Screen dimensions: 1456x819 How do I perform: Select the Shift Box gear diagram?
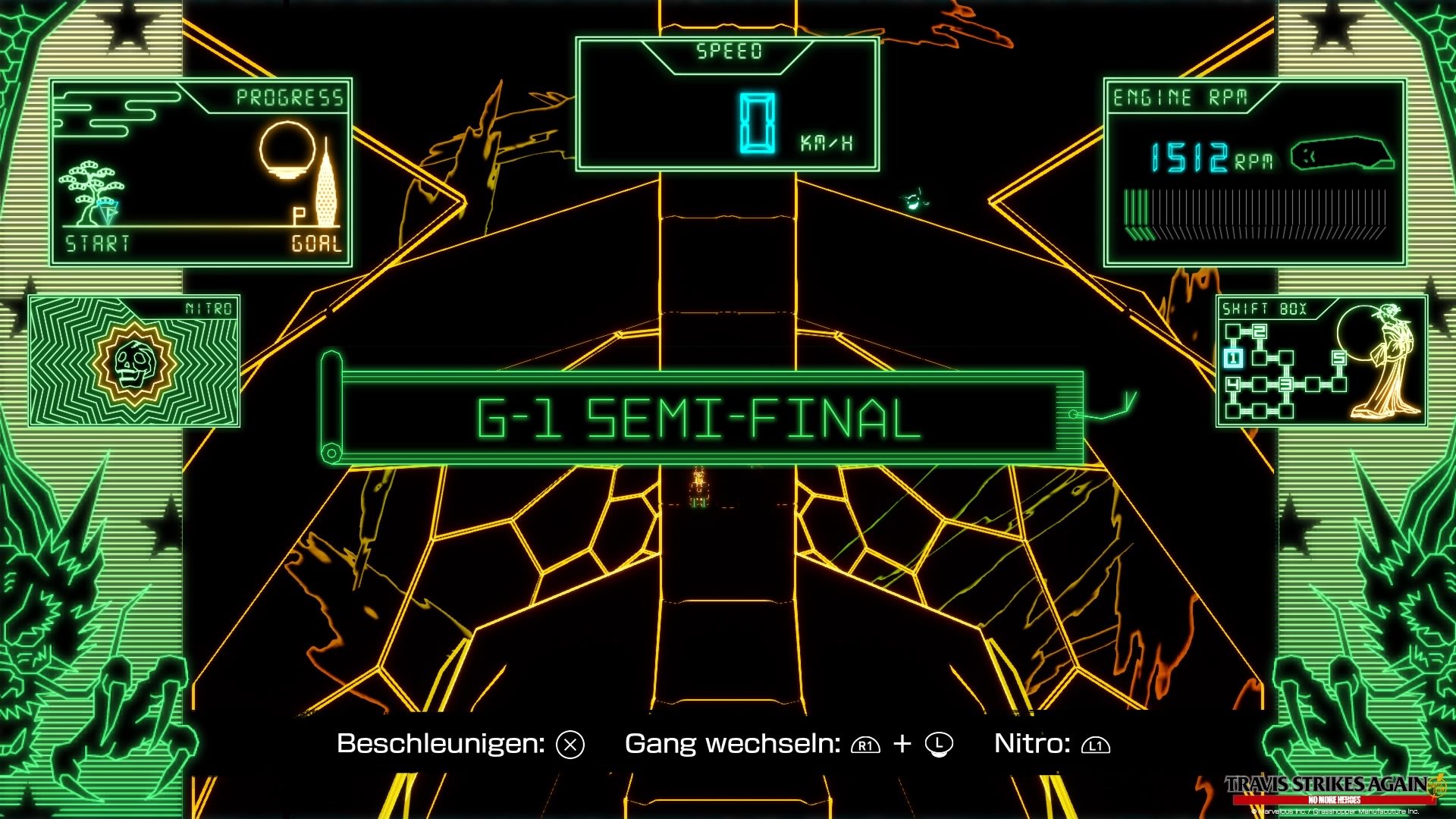click(x=1283, y=371)
